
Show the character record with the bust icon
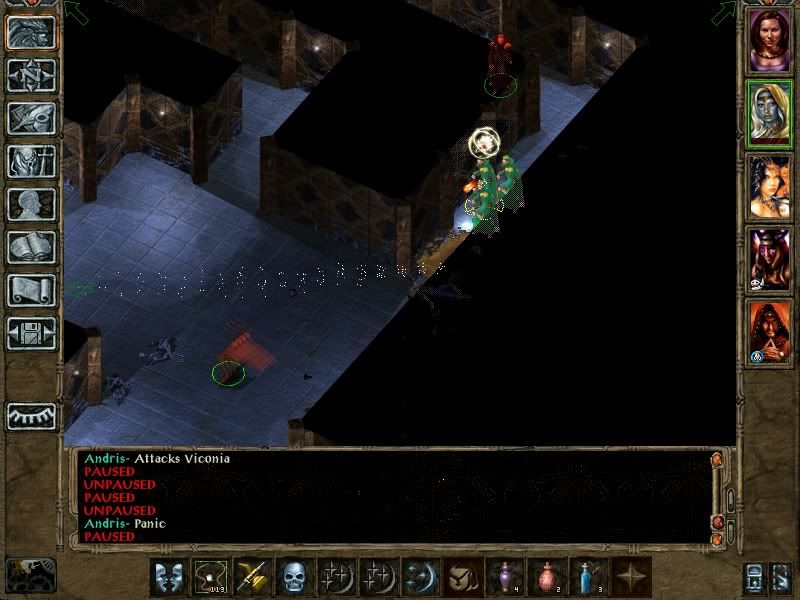[x=31, y=204]
